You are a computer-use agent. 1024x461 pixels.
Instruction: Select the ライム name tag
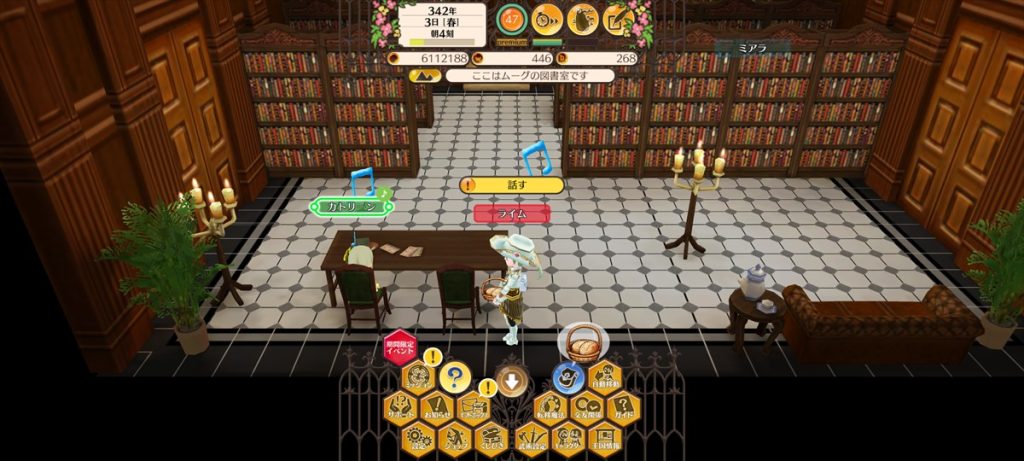pos(512,214)
